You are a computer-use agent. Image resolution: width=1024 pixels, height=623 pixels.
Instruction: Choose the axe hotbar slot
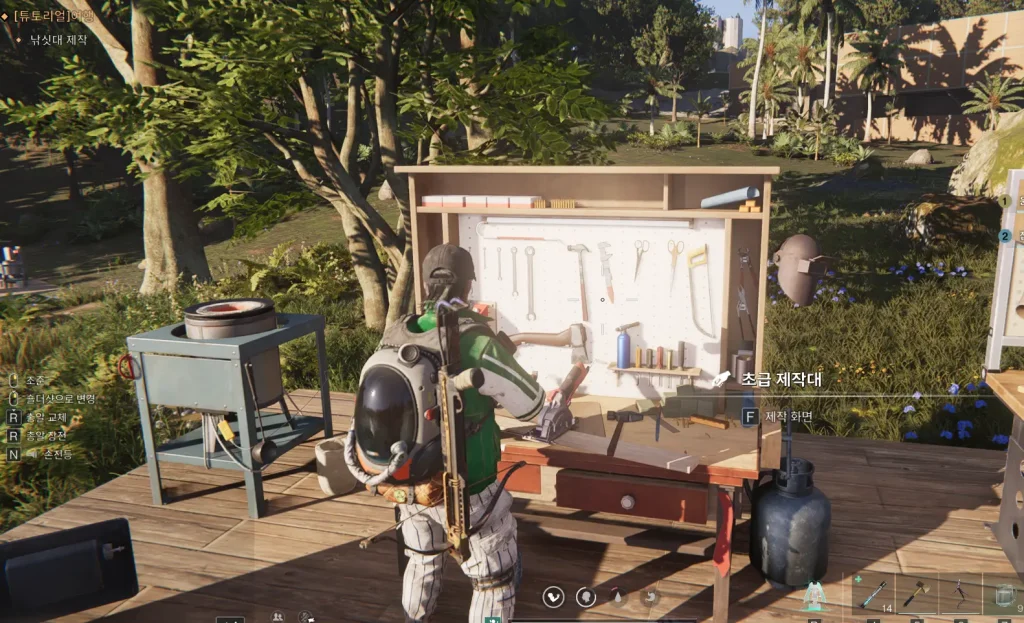pos(917,594)
